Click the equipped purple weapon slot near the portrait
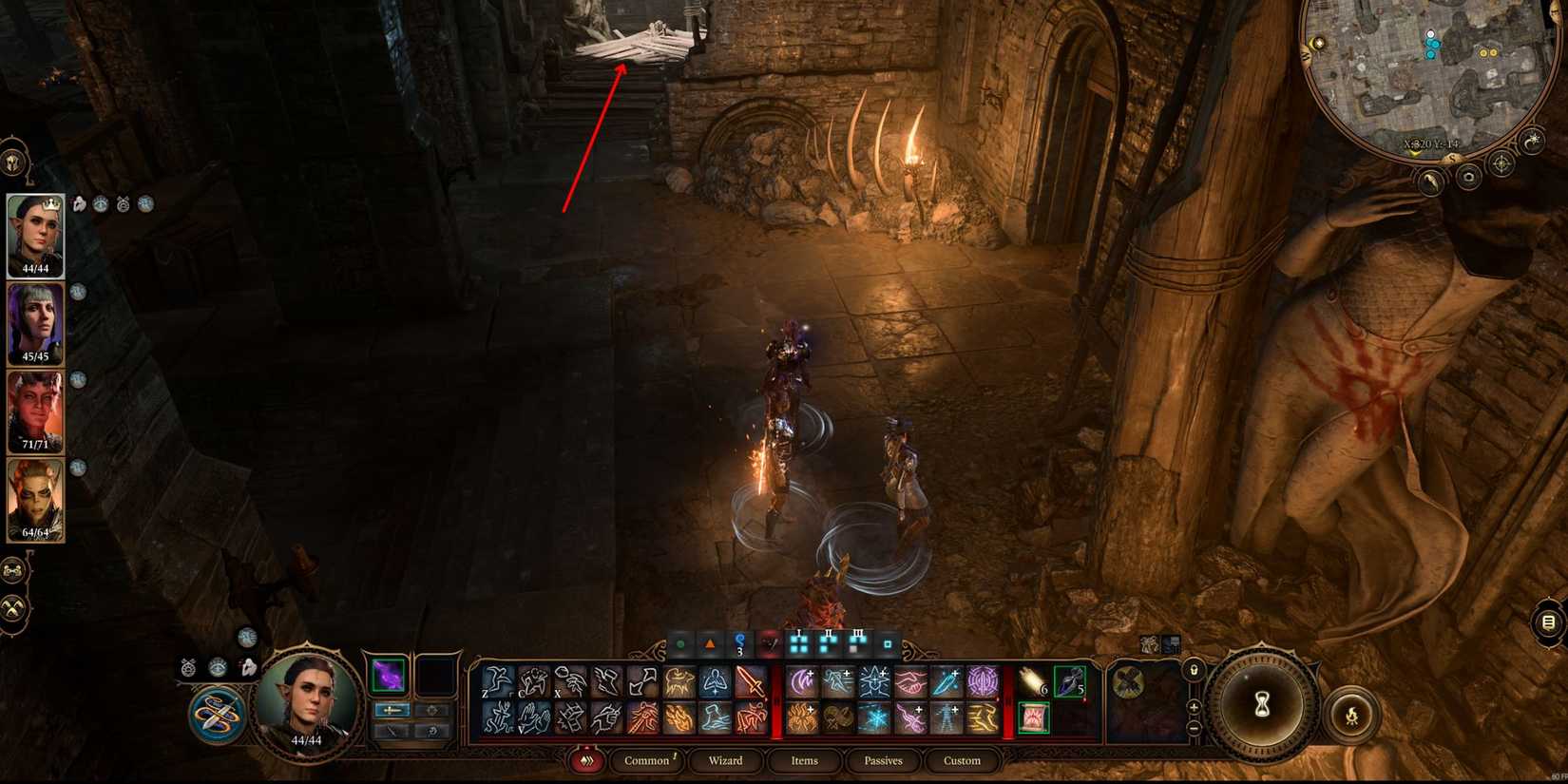This screenshot has height=784, width=1568. coord(389,677)
